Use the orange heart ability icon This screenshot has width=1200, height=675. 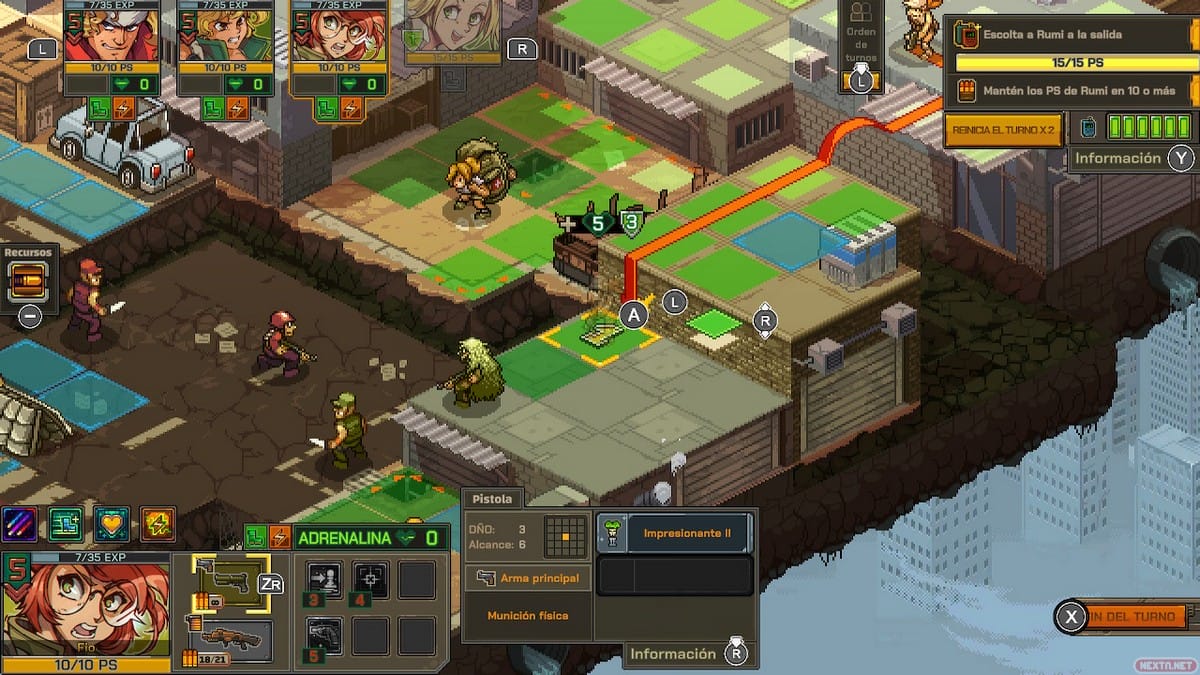(x=112, y=524)
